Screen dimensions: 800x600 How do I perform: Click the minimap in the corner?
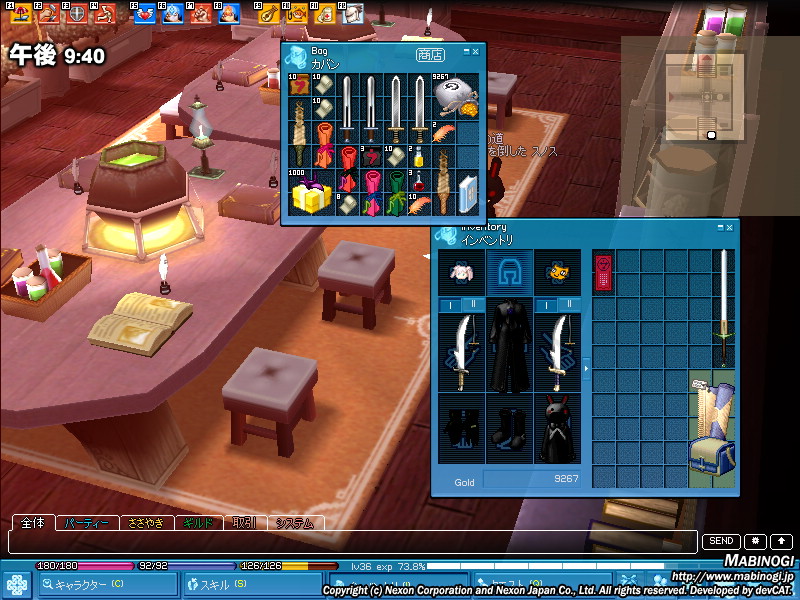click(704, 96)
